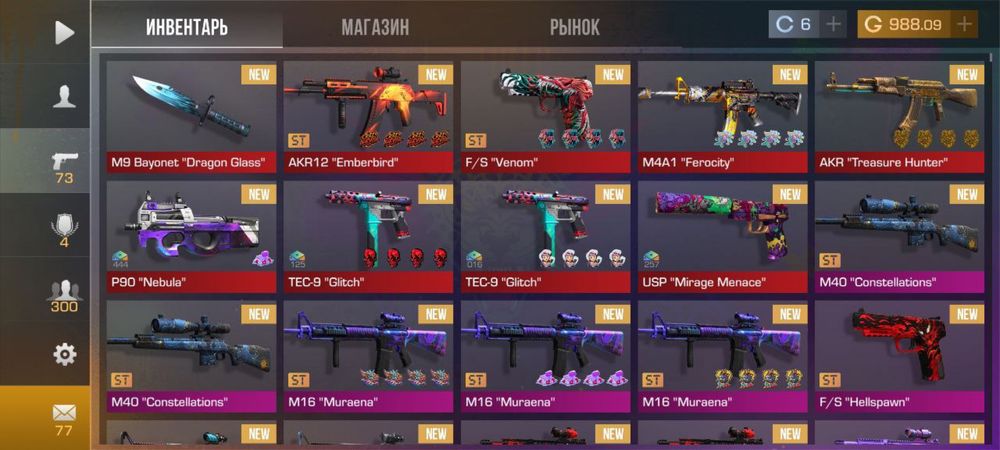The height and width of the screenshot is (450, 1000).
Task: Open the Рынок tab
Action: pyautogui.click(x=575, y=27)
